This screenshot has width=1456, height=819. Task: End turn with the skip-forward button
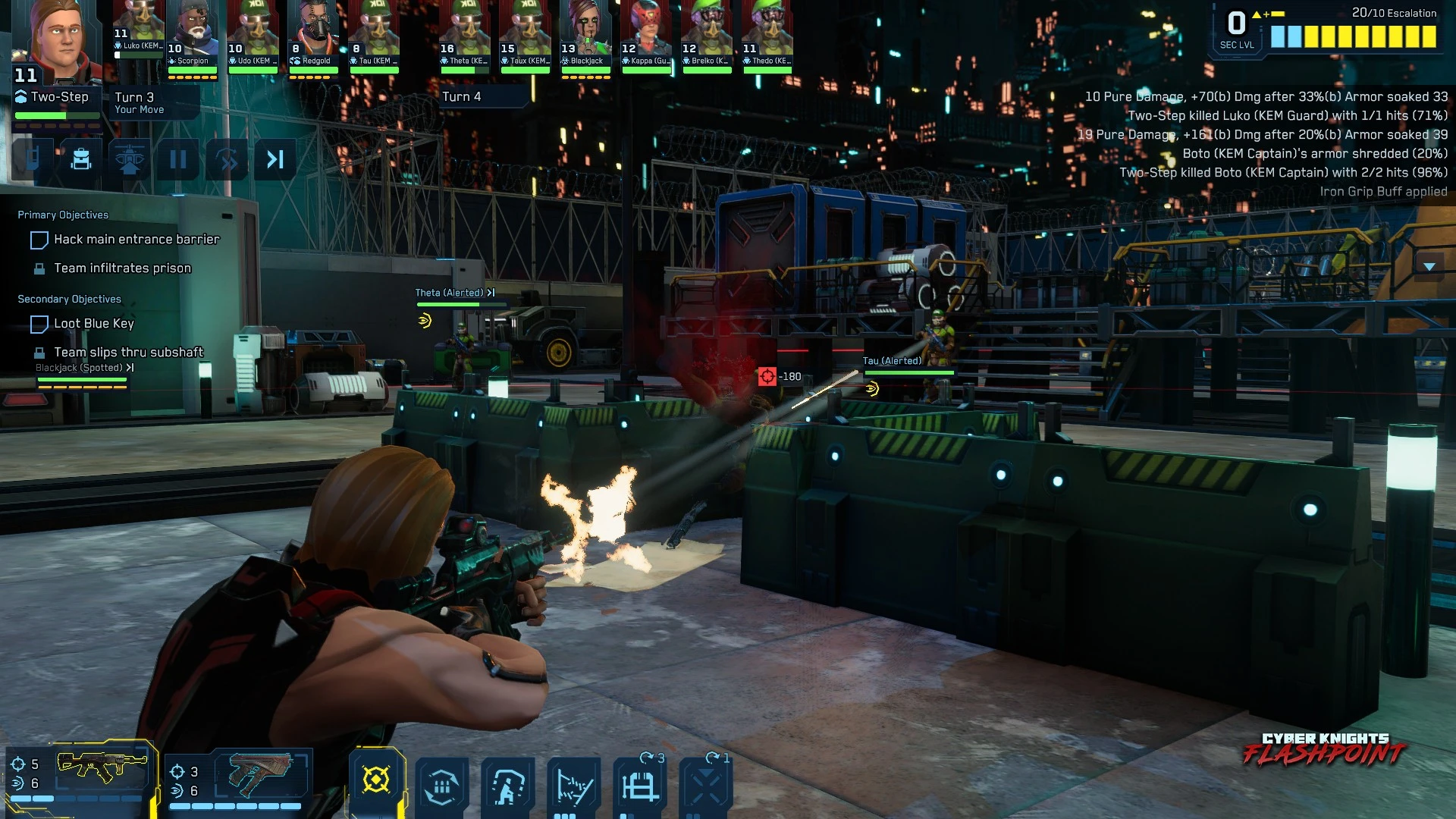[275, 159]
